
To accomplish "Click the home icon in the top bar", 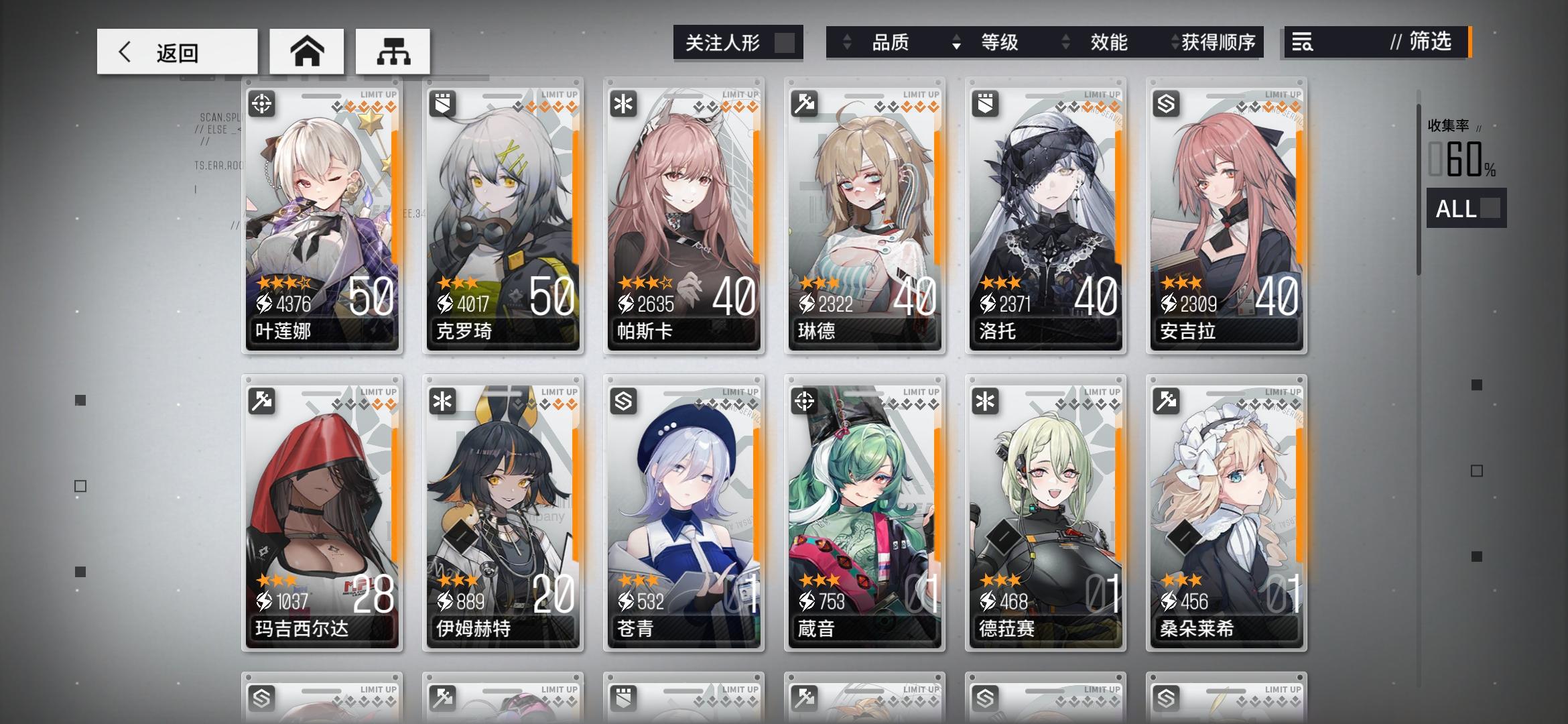I will coord(307,50).
